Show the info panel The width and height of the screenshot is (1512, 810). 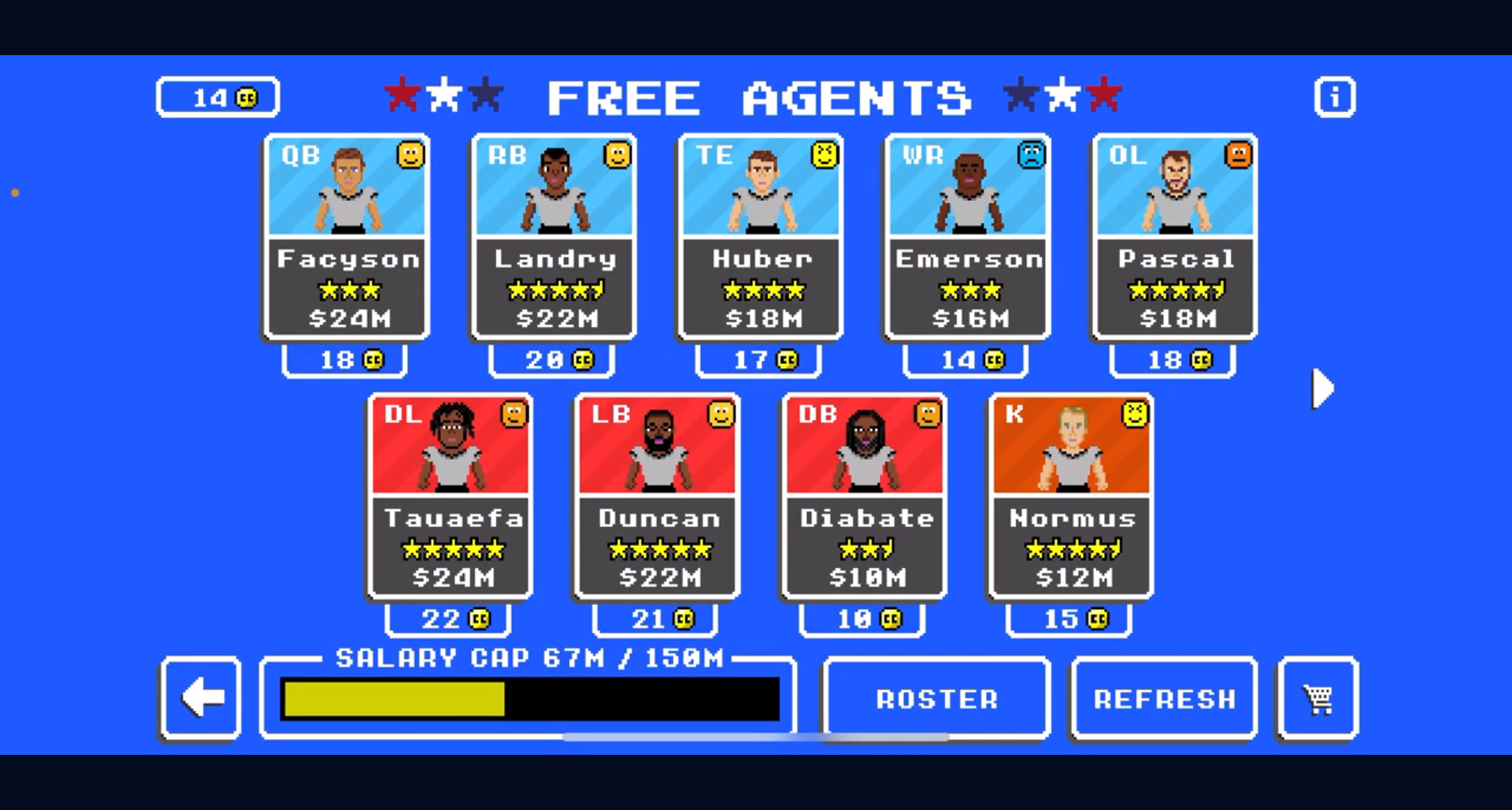(1334, 98)
